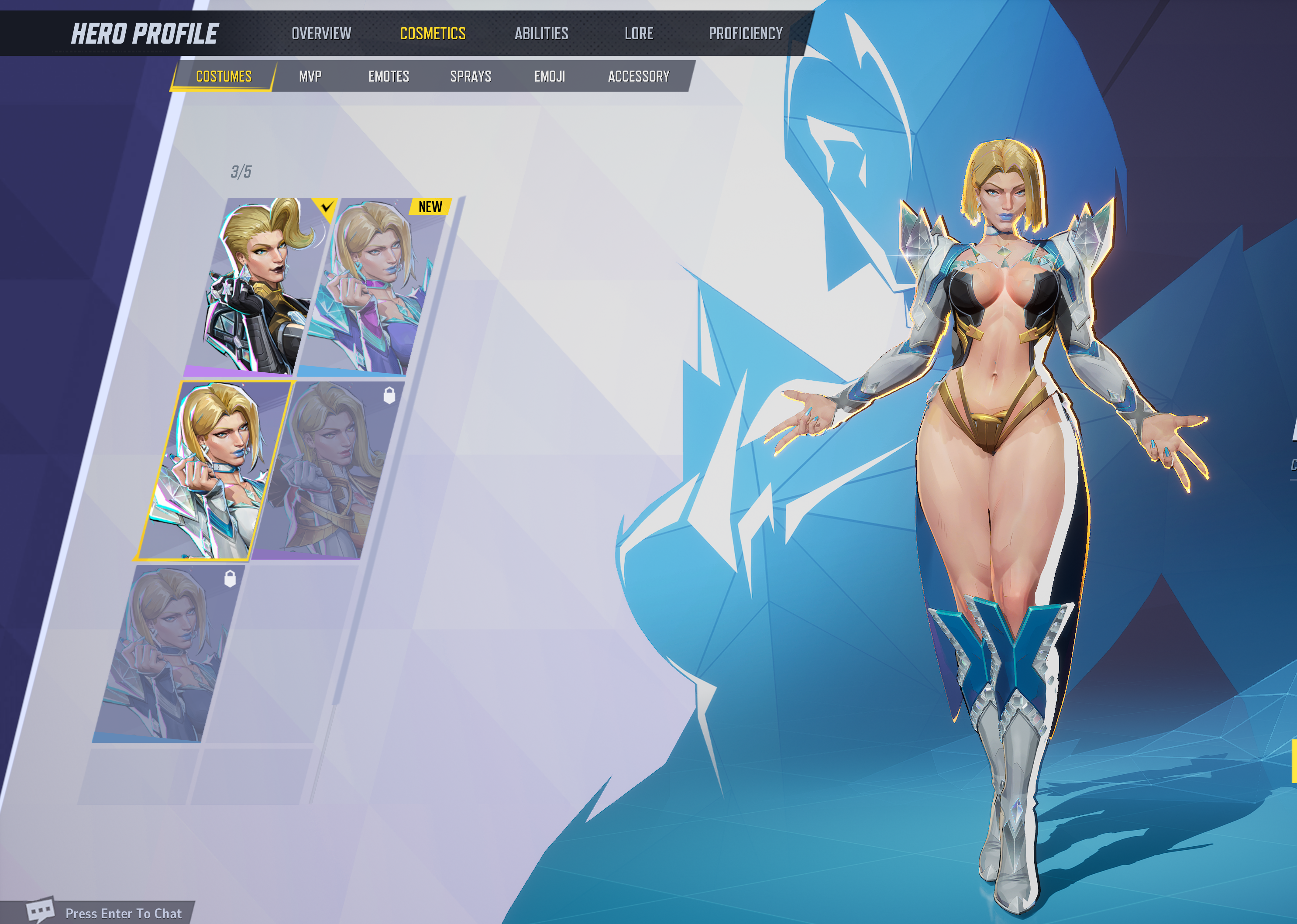Viewport: 1297px width, 924px height.
Task: Show the Lore tab
Action: click(639, 34)
